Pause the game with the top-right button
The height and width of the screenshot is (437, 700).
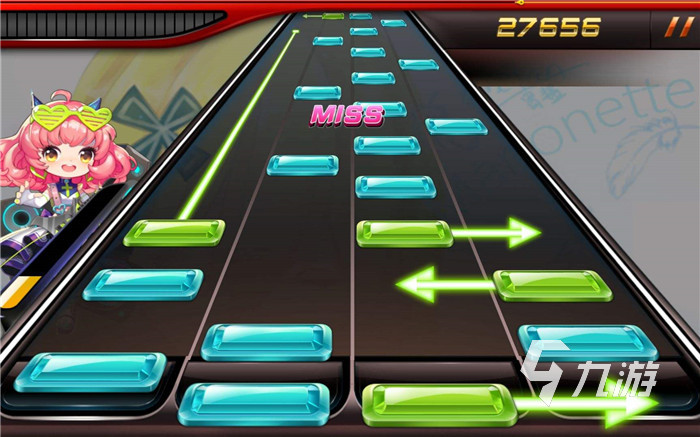pos(663,27)
